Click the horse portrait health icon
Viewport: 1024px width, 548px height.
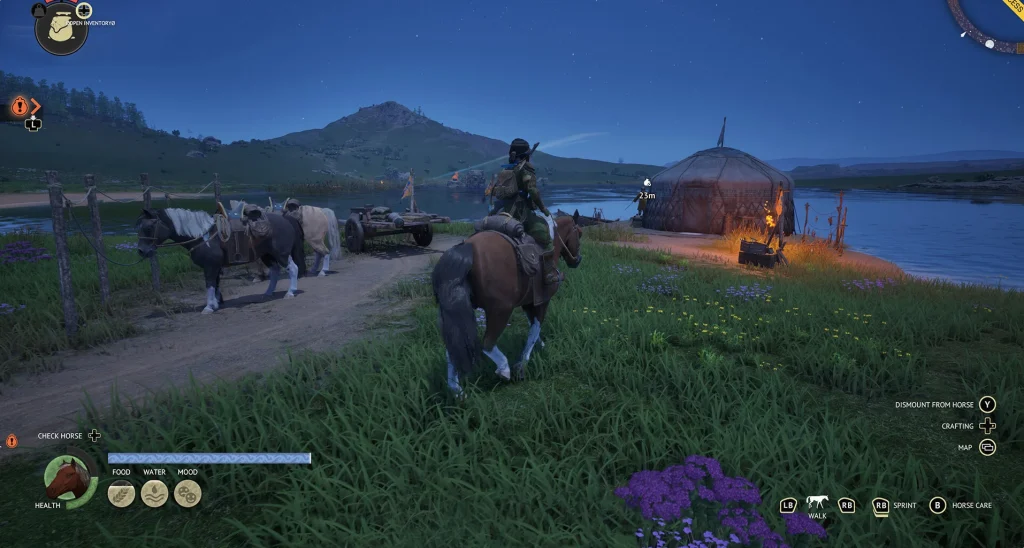click(x=68, y=479)
